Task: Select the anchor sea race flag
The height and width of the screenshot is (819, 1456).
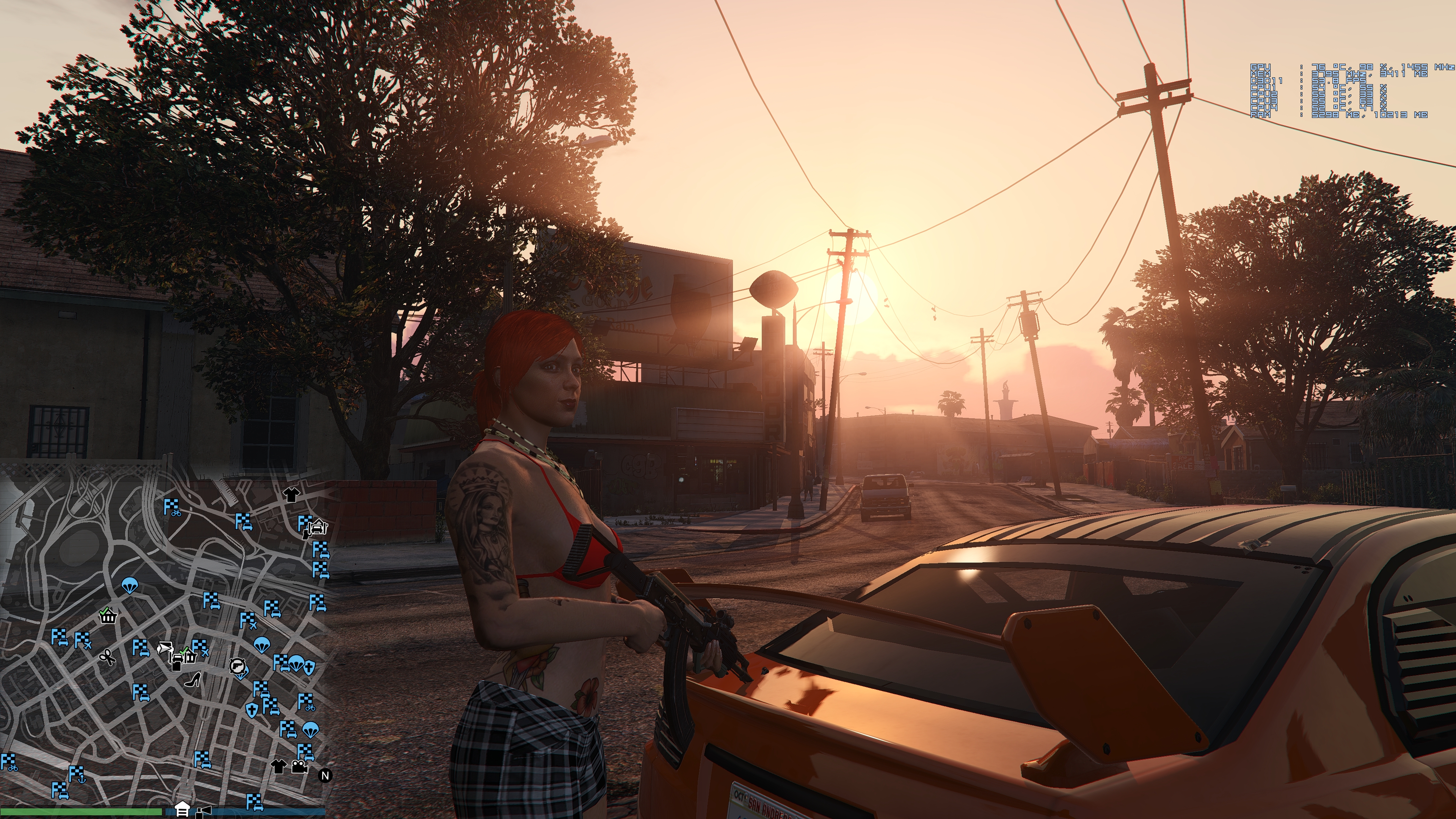Action: (x=76, y=774)
